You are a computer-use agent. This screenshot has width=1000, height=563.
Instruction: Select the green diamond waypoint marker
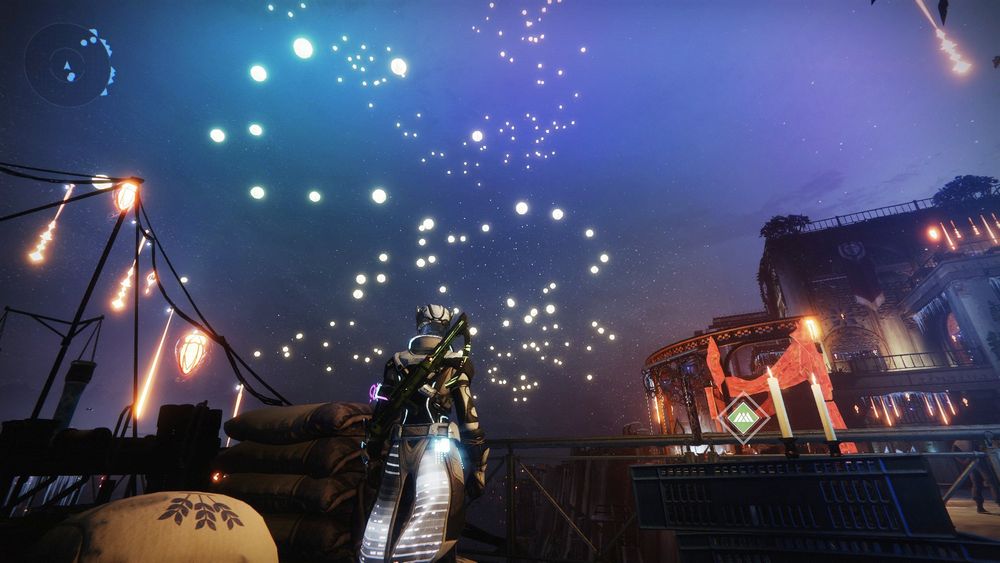(743, 417)
